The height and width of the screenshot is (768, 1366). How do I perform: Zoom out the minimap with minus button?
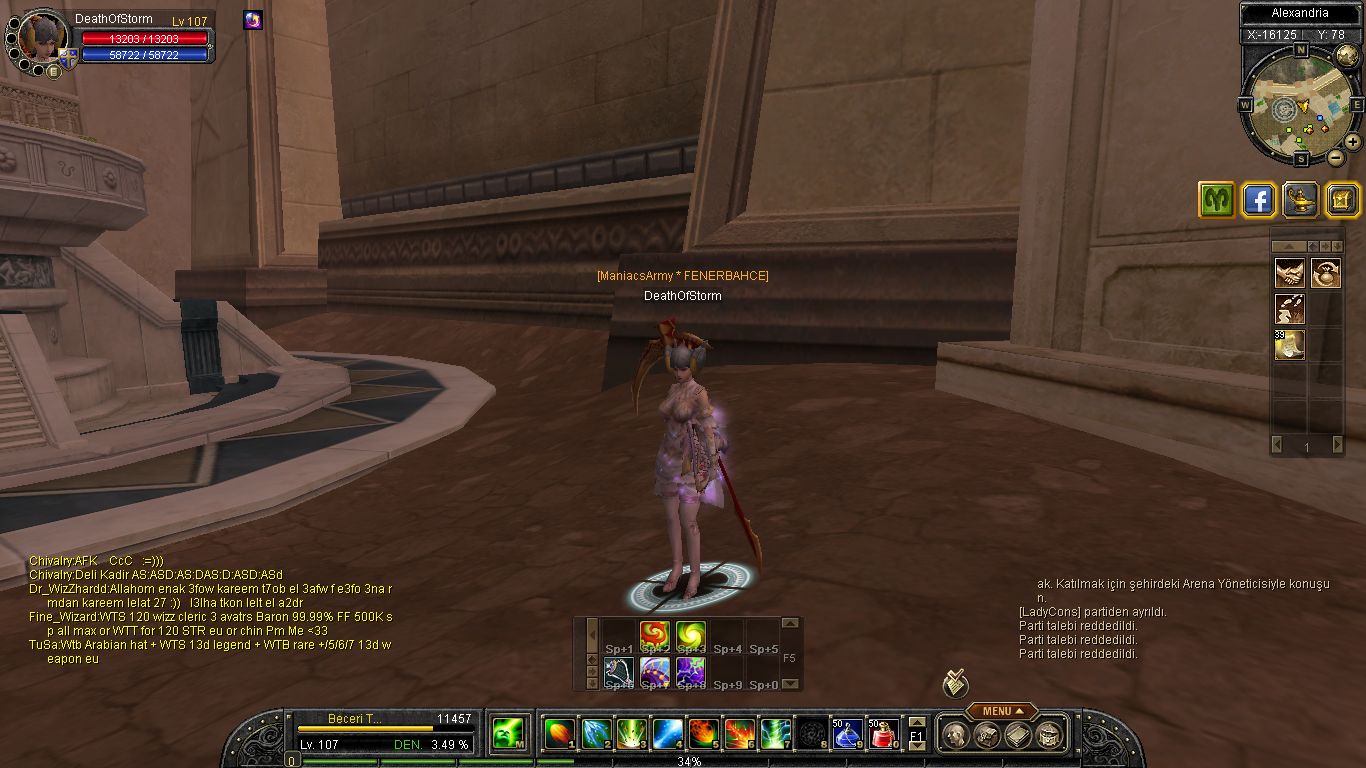click(x=1336, y=157)
